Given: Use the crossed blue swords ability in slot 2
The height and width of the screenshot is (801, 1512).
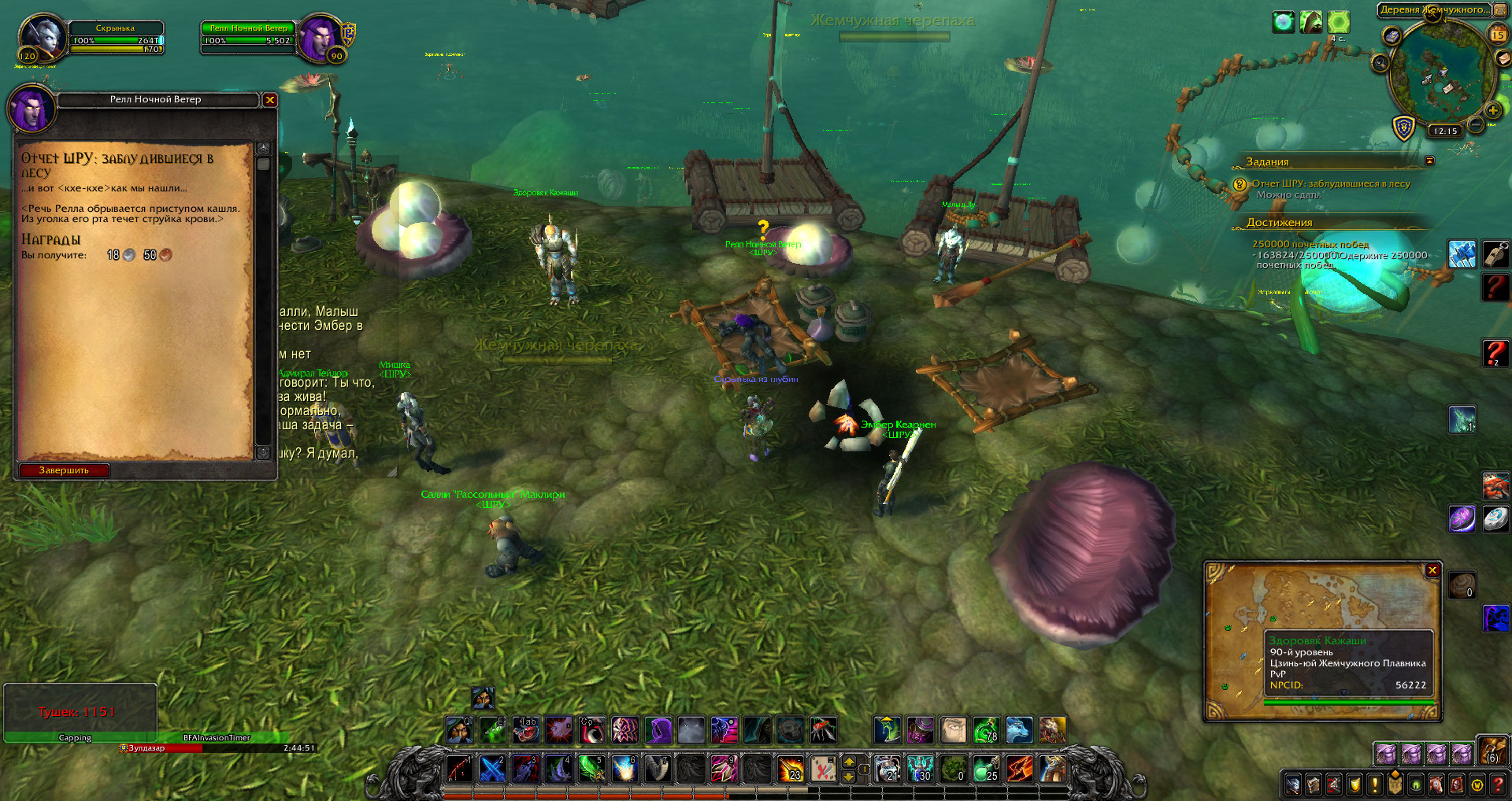Looking at the screenshot, I should pyautogui.click(x=492, y=769).
